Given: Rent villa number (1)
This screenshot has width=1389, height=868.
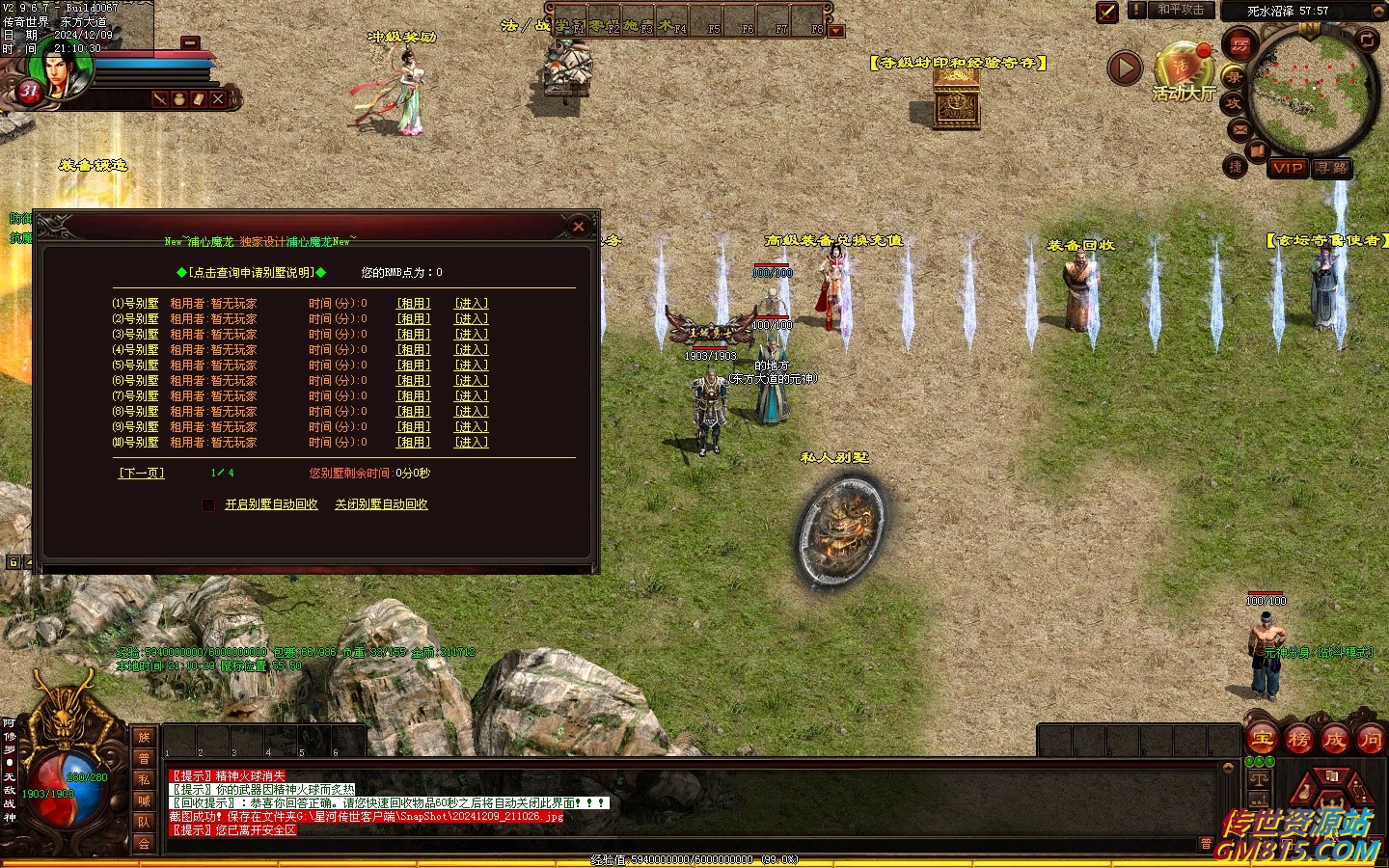Looking at the screenshot, I should pos(414,304).
